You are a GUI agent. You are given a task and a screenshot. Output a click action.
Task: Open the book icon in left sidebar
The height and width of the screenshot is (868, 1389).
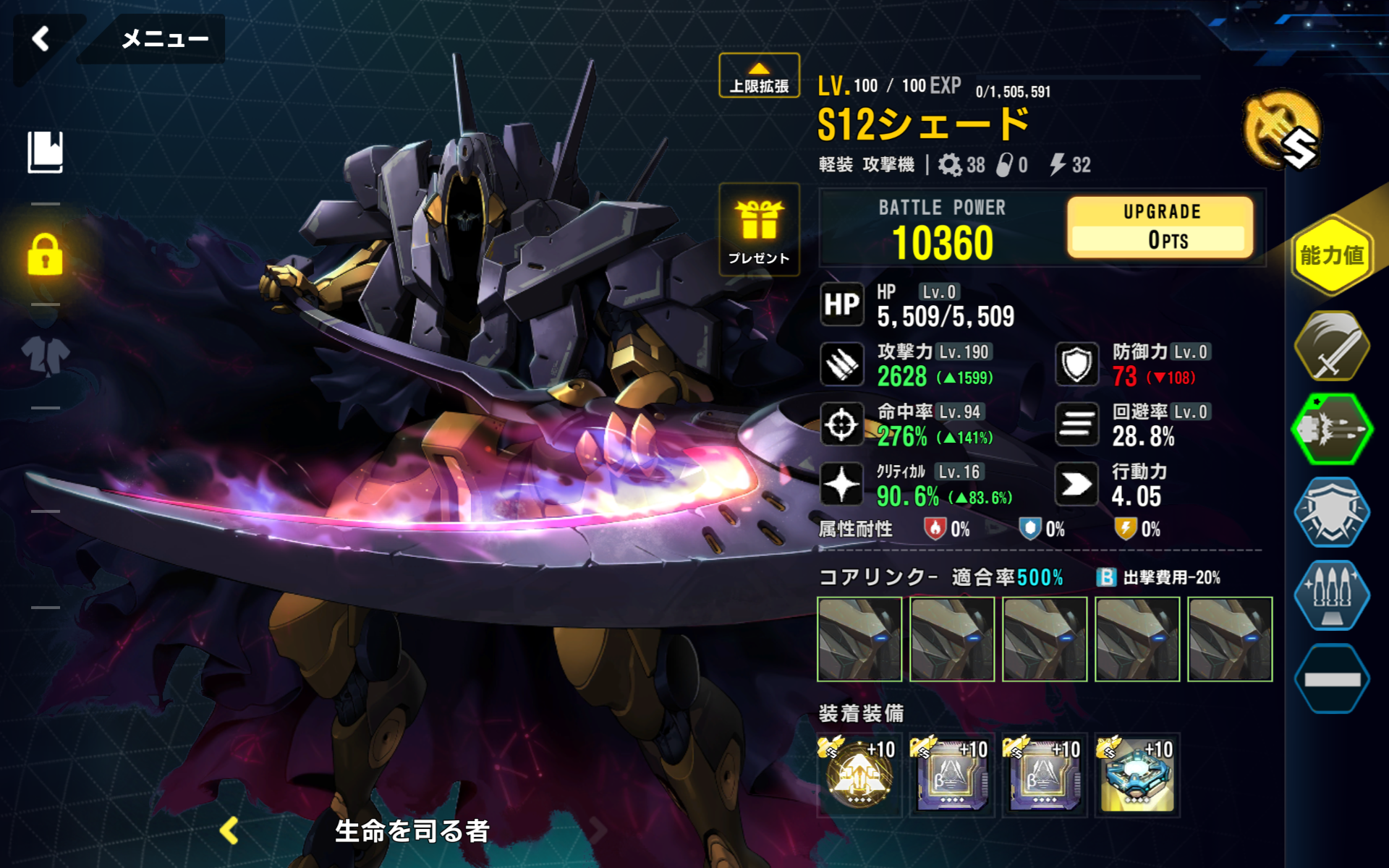tap(46, 152)
